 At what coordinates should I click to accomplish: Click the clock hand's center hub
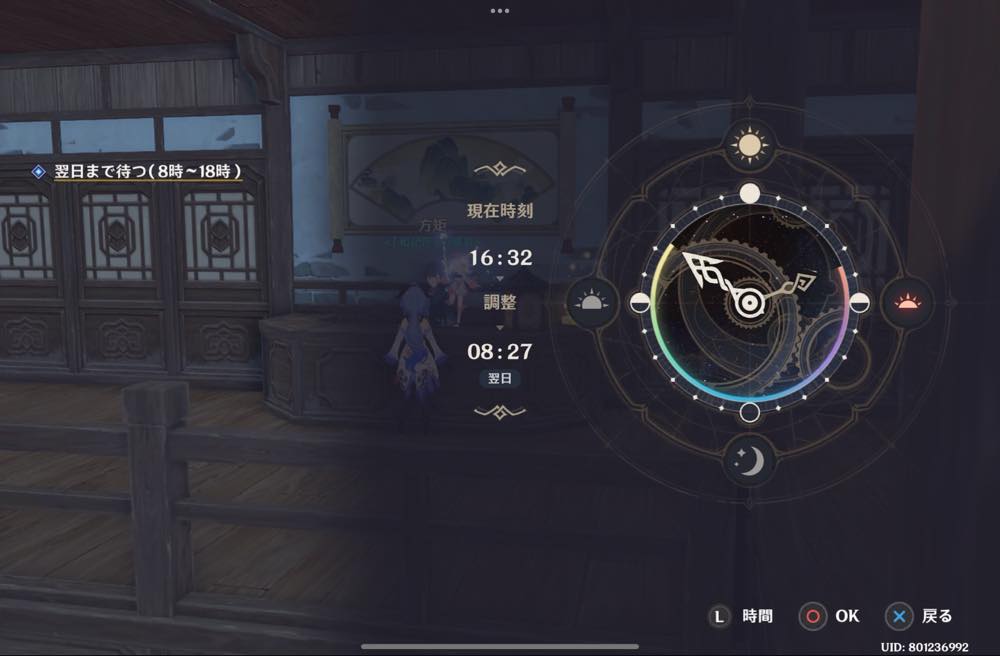pos(747,302)
